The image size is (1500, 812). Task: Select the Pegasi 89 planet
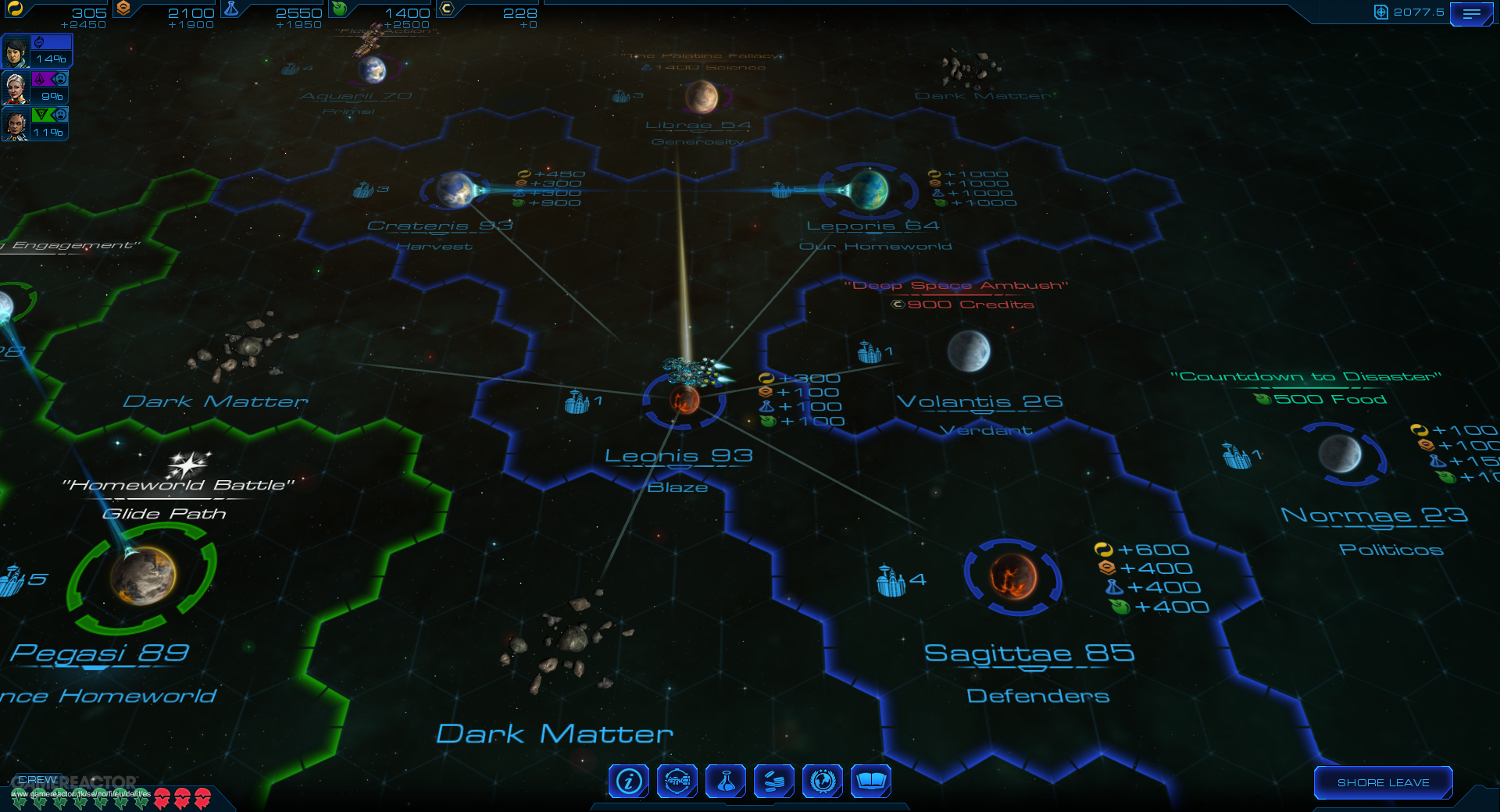141,579
